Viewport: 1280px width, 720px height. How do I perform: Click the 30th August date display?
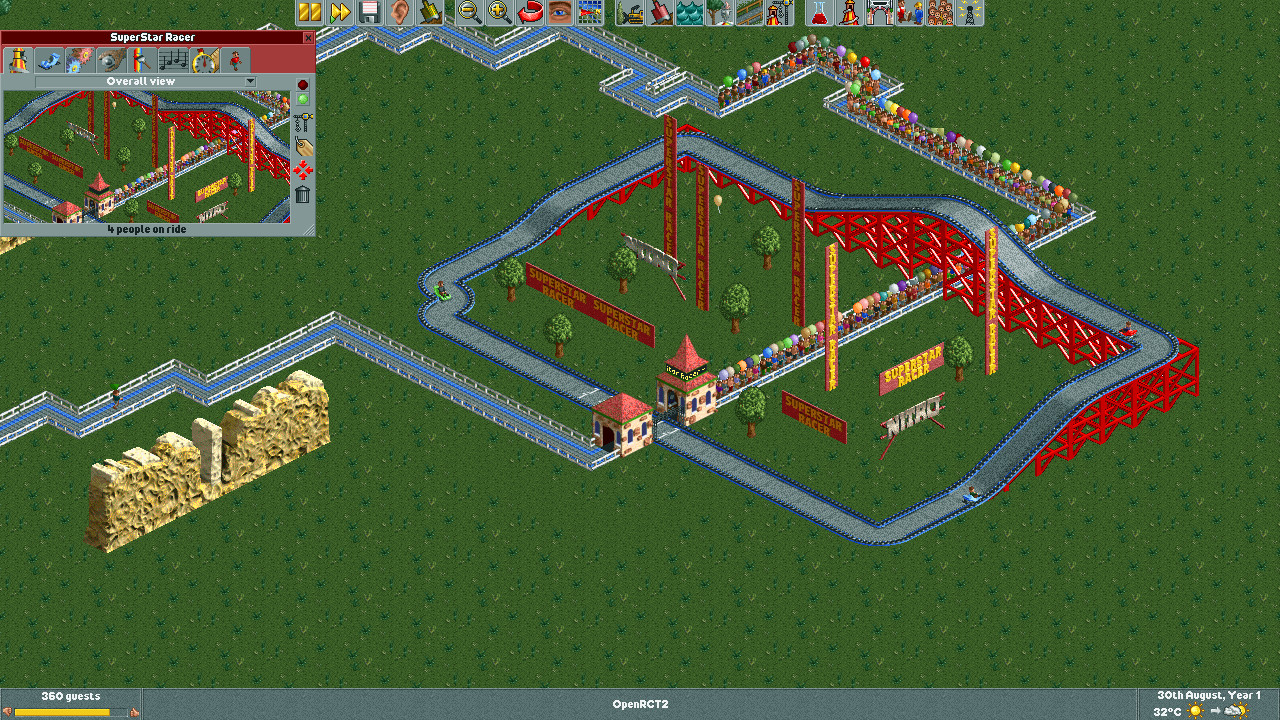coord(1207,695)
